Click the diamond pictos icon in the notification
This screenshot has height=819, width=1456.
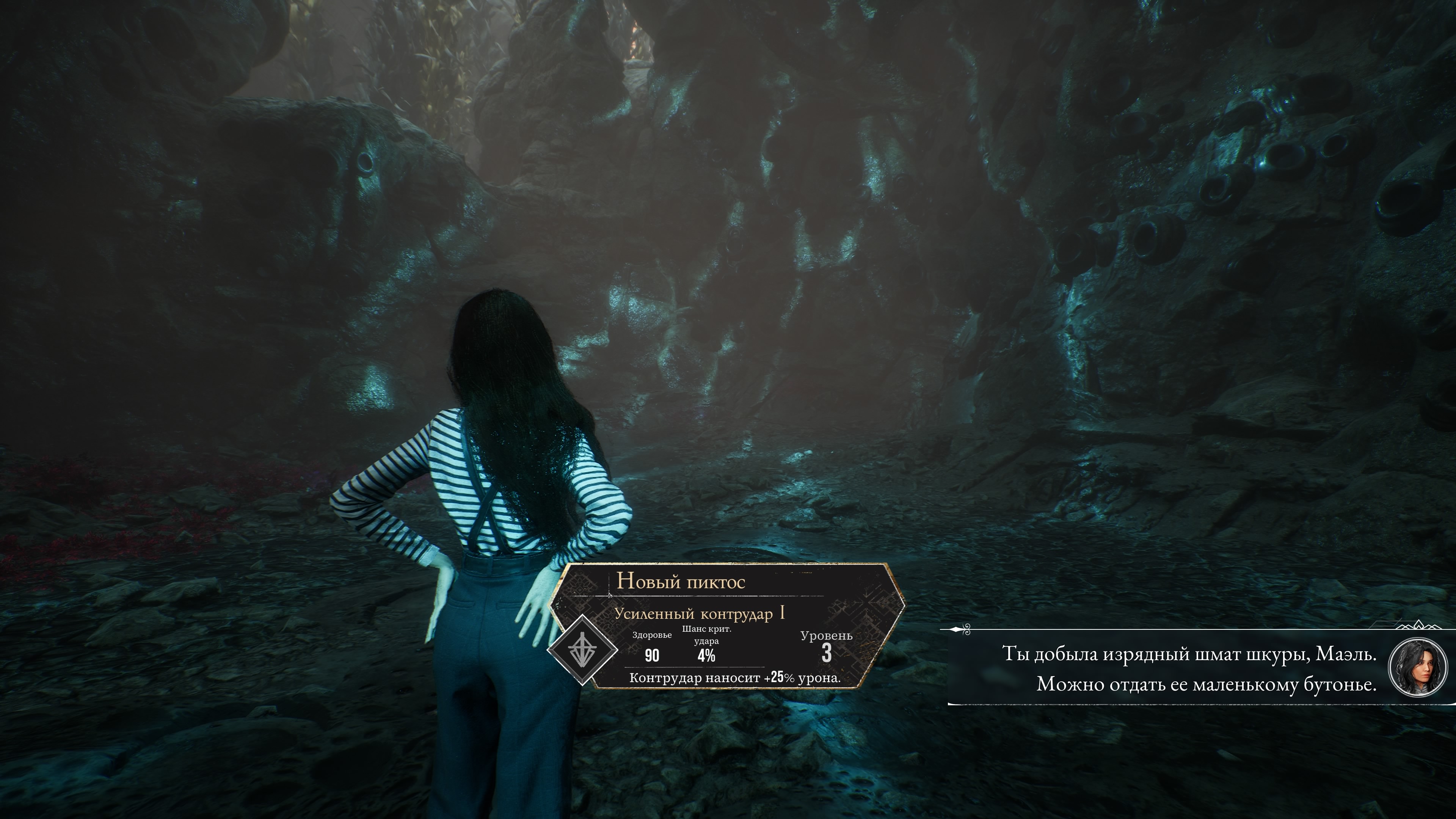(x=582, y=651)
